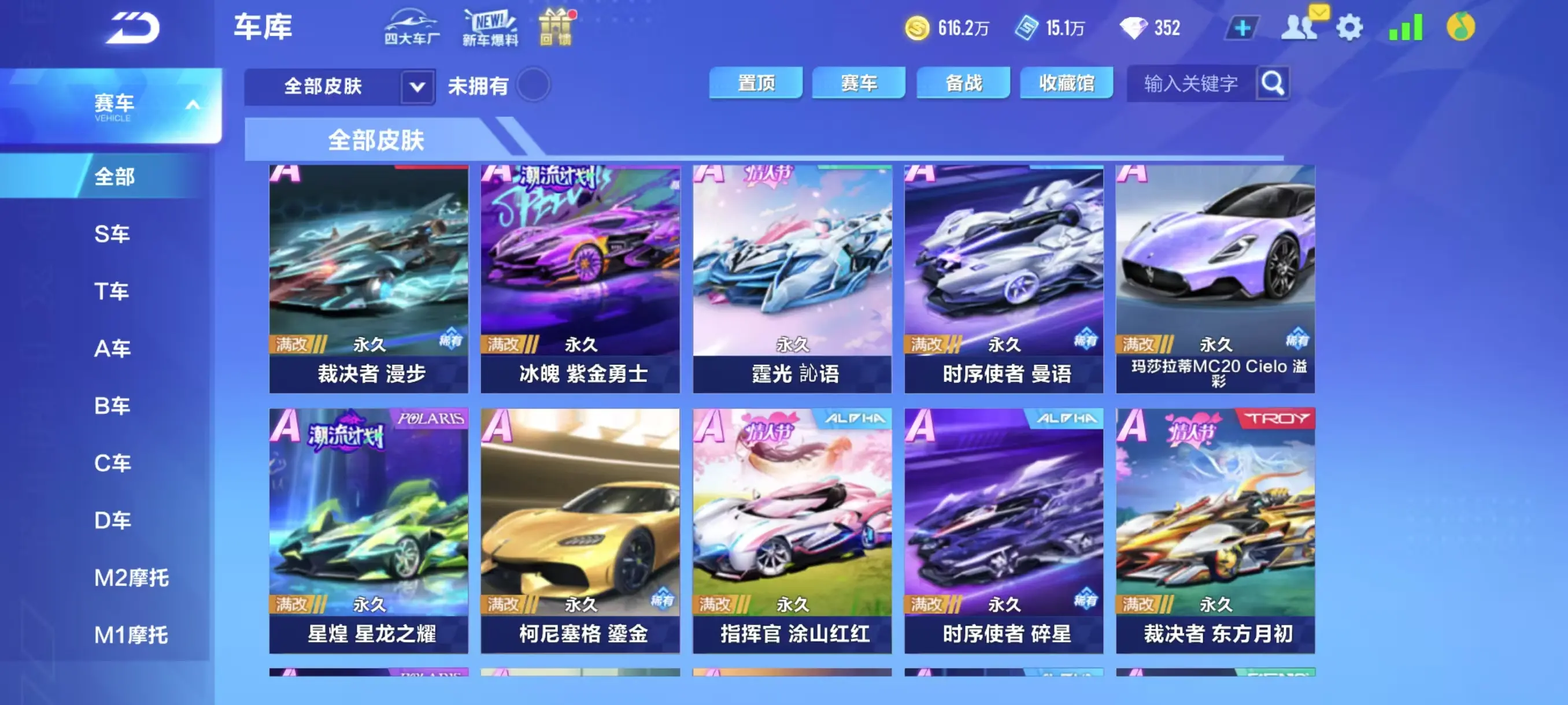The height and width of the screenshot is (705, 1568).
Task: Click the blue plus top-up icon
Action: coord(1244,27)
